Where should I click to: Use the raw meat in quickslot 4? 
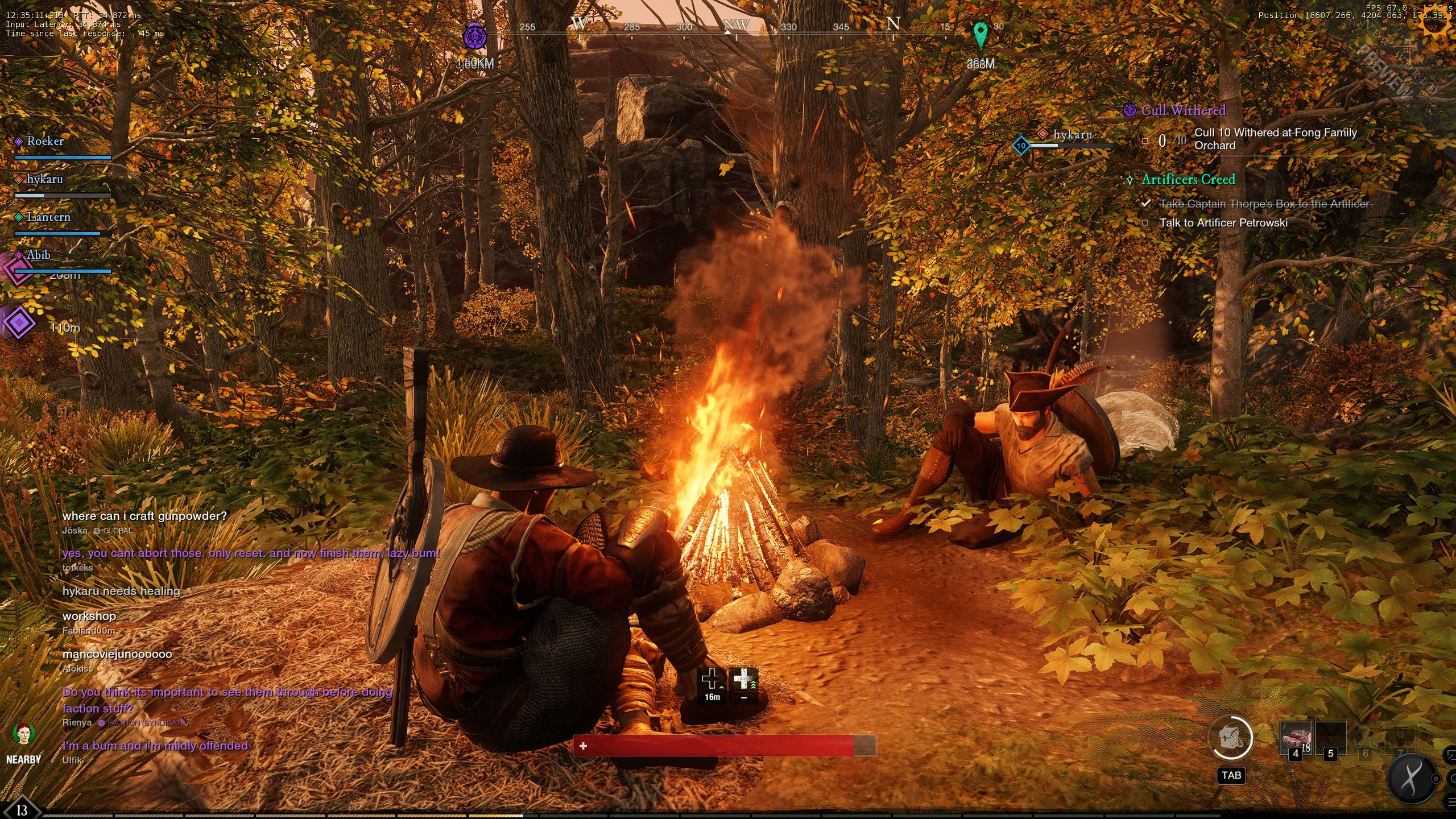click(x=1296, y=738)
